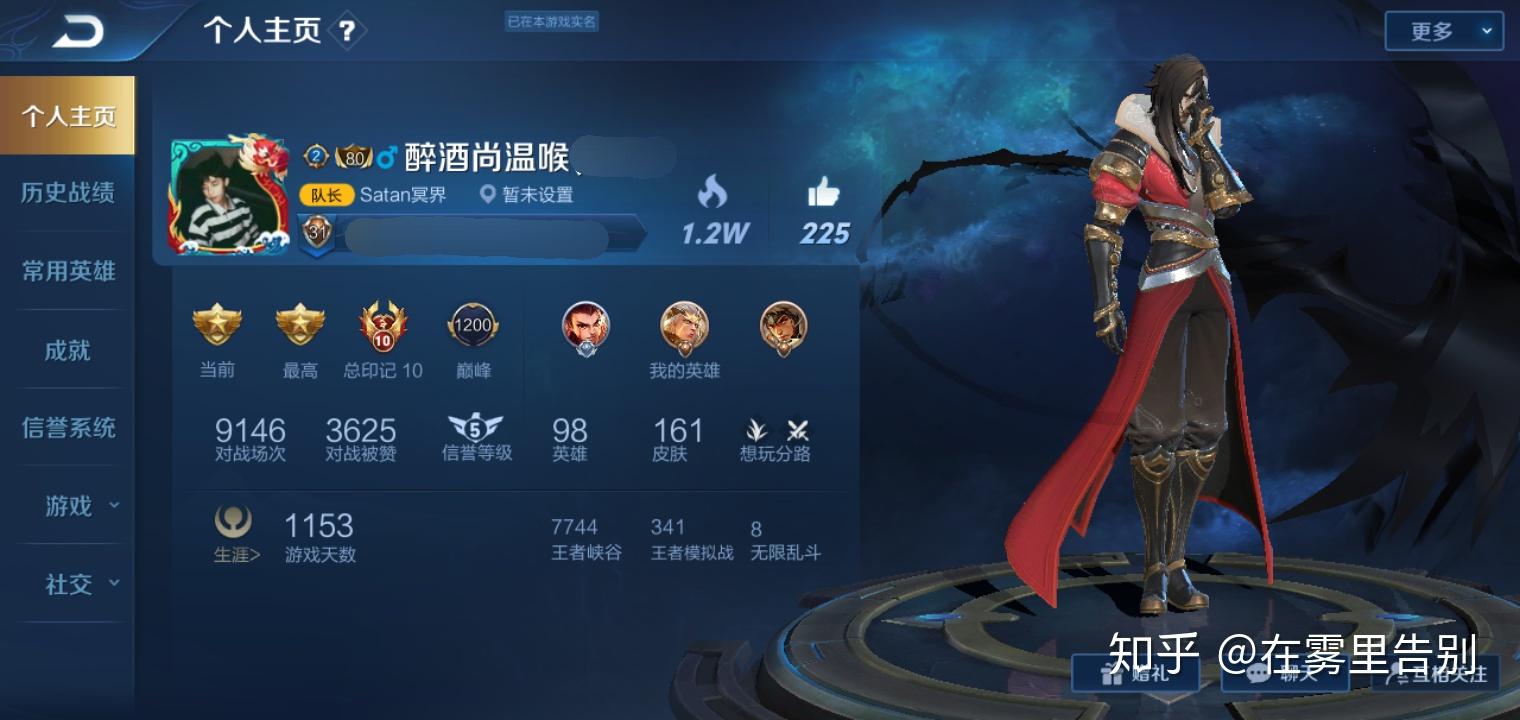Select the 个人主页 tab
Screen dimensions: 1520x720
point(68,116)
